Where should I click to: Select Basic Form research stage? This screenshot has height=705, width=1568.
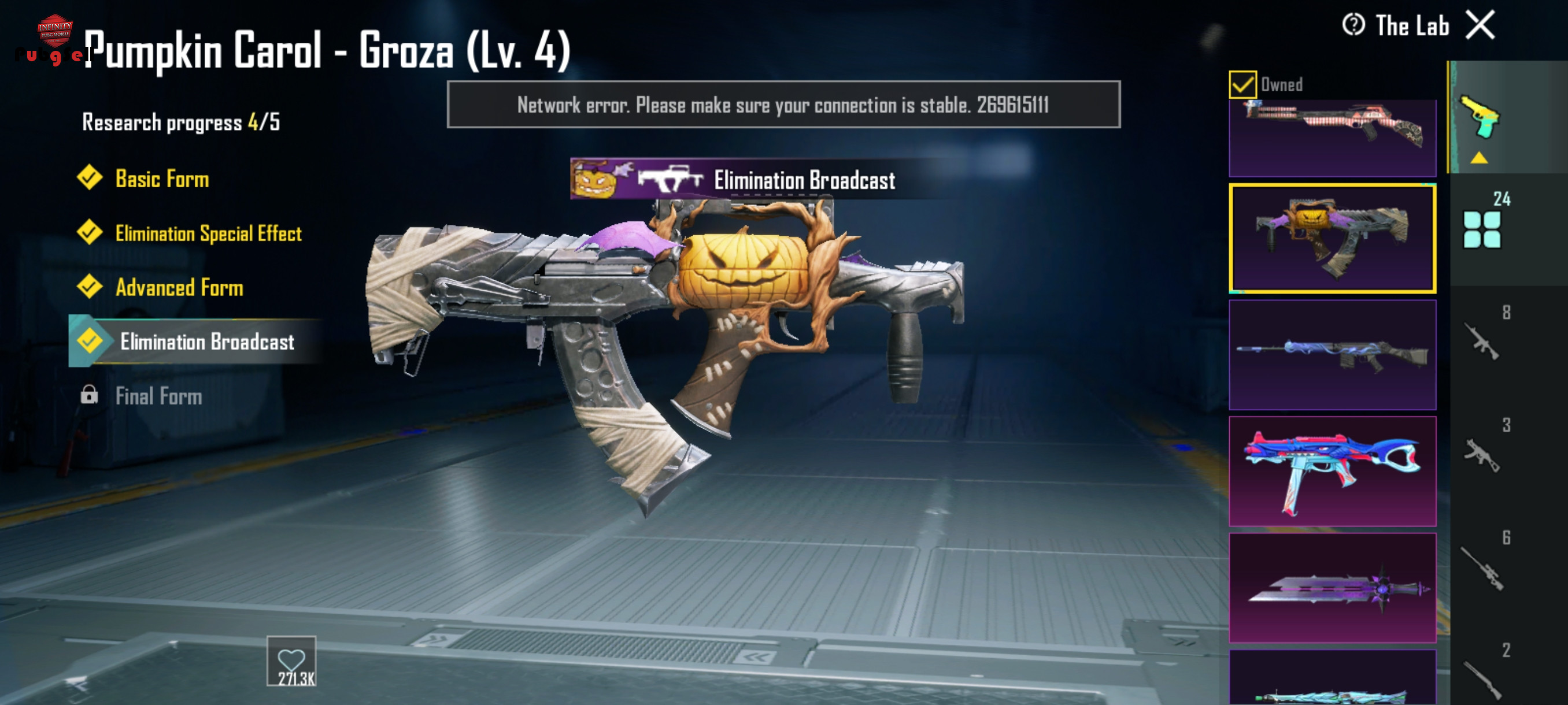[x=162, y=179]
